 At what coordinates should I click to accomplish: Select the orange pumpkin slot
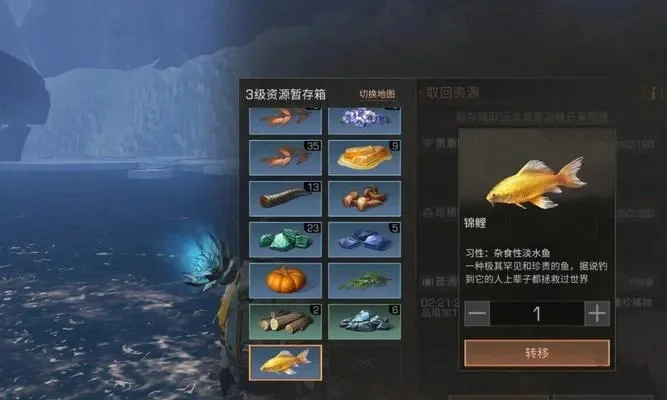285,280
